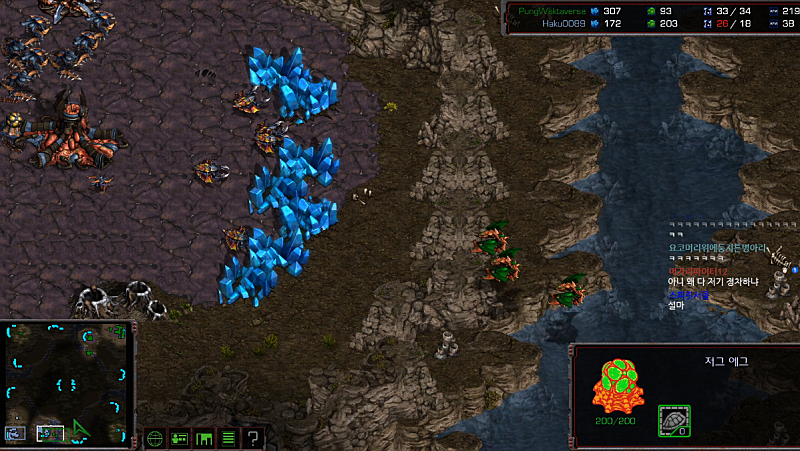Image resolution: width=800 pixels, height=451 pixels.
Task: Open the stacked-lines list icon button
Action: (228, 437)
